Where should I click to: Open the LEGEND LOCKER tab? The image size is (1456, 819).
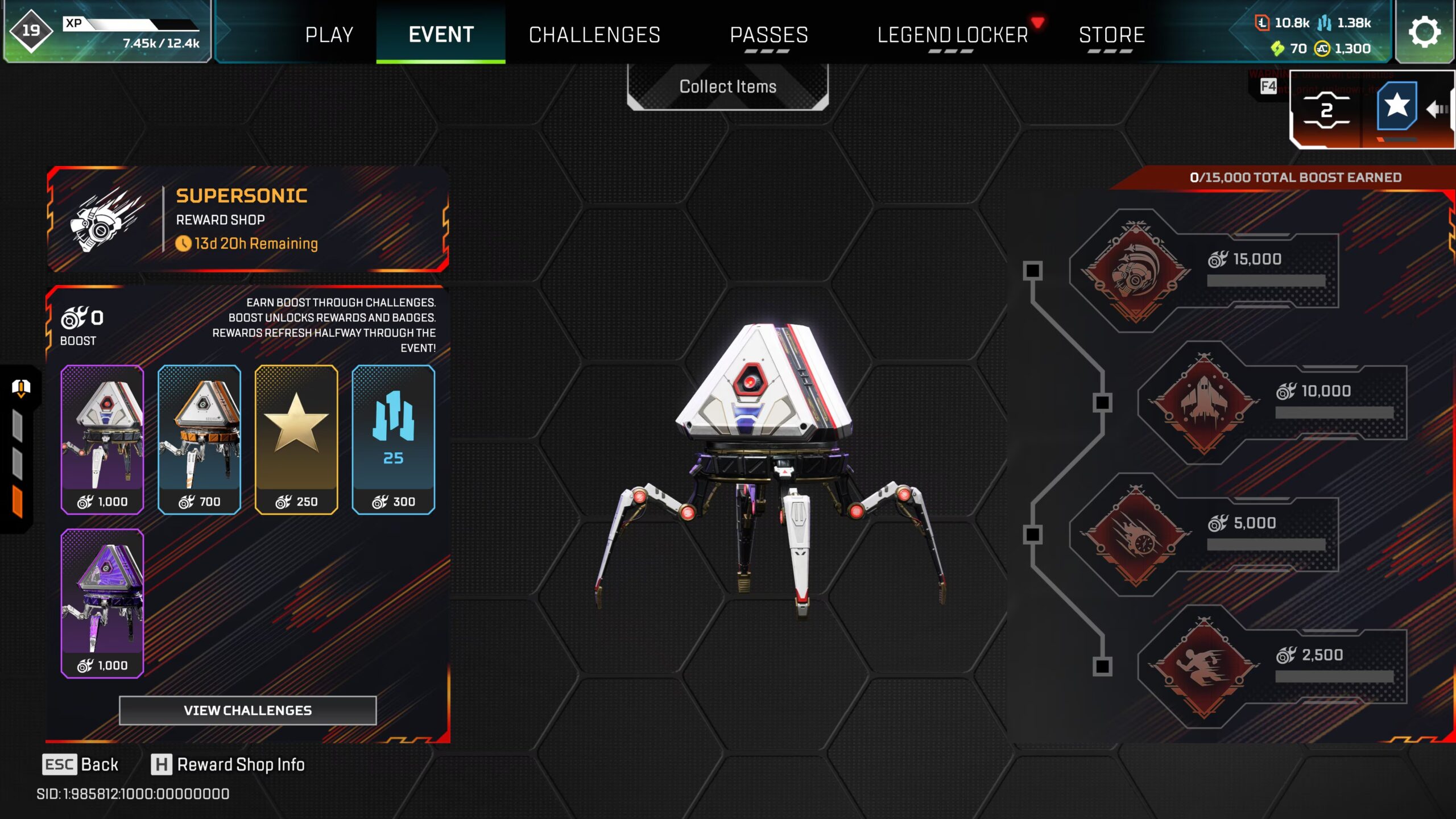click(x=953, y=34)
